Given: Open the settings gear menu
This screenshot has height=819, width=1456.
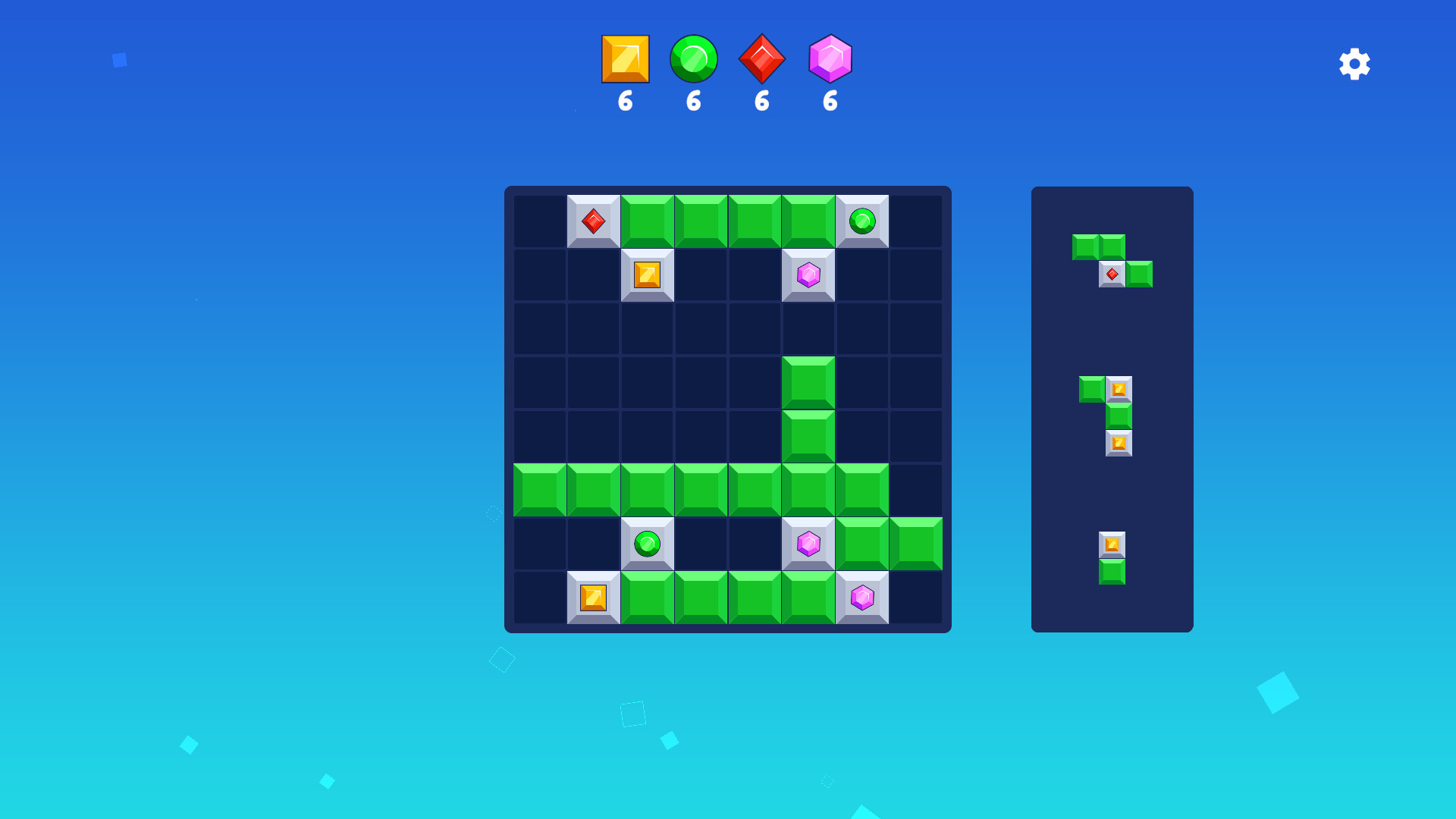Looking at the screenshot, I should click(x=1354, y=64).
